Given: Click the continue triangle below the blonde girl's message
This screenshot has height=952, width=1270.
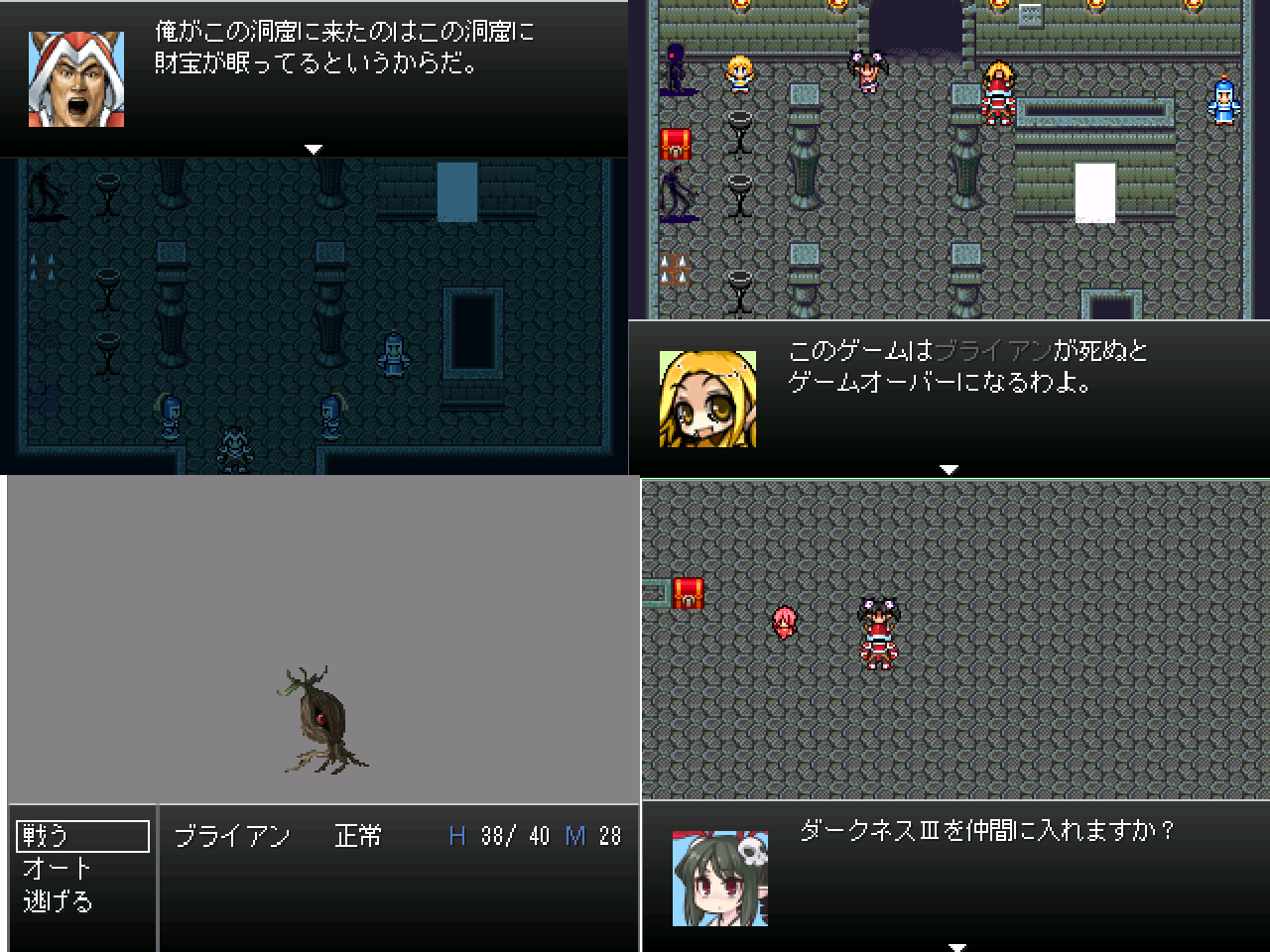Looking at the screenshot, I should (x=949, y=469).
